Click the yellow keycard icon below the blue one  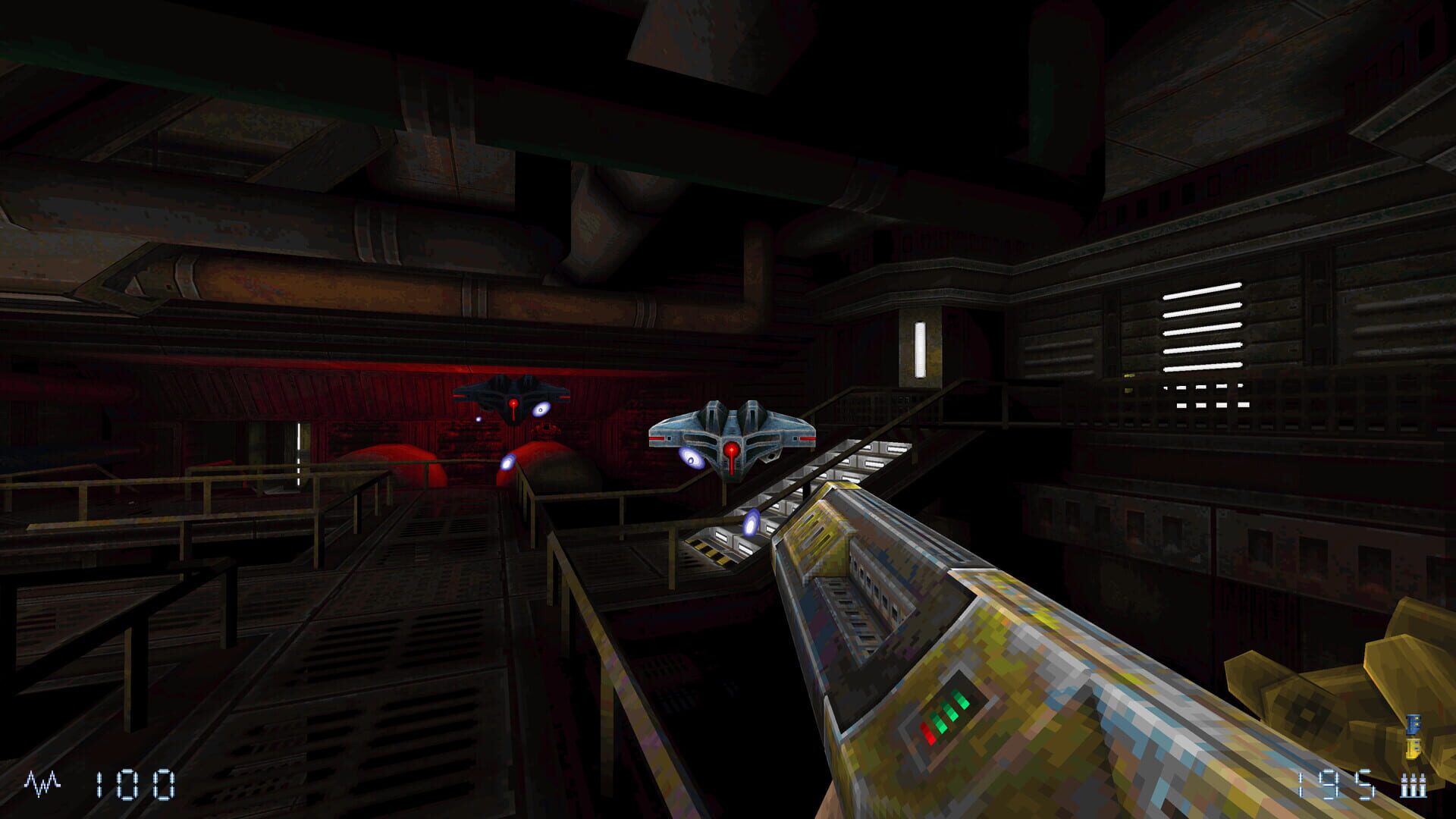[1413, 749]
